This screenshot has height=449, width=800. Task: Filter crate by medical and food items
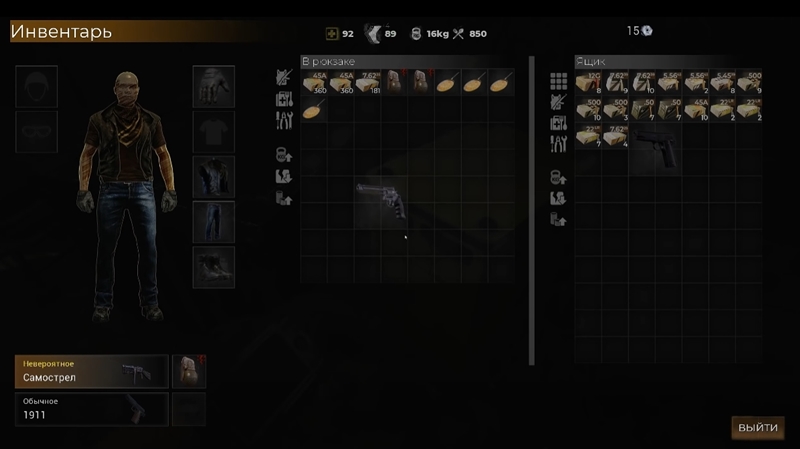tap(558, 124)
